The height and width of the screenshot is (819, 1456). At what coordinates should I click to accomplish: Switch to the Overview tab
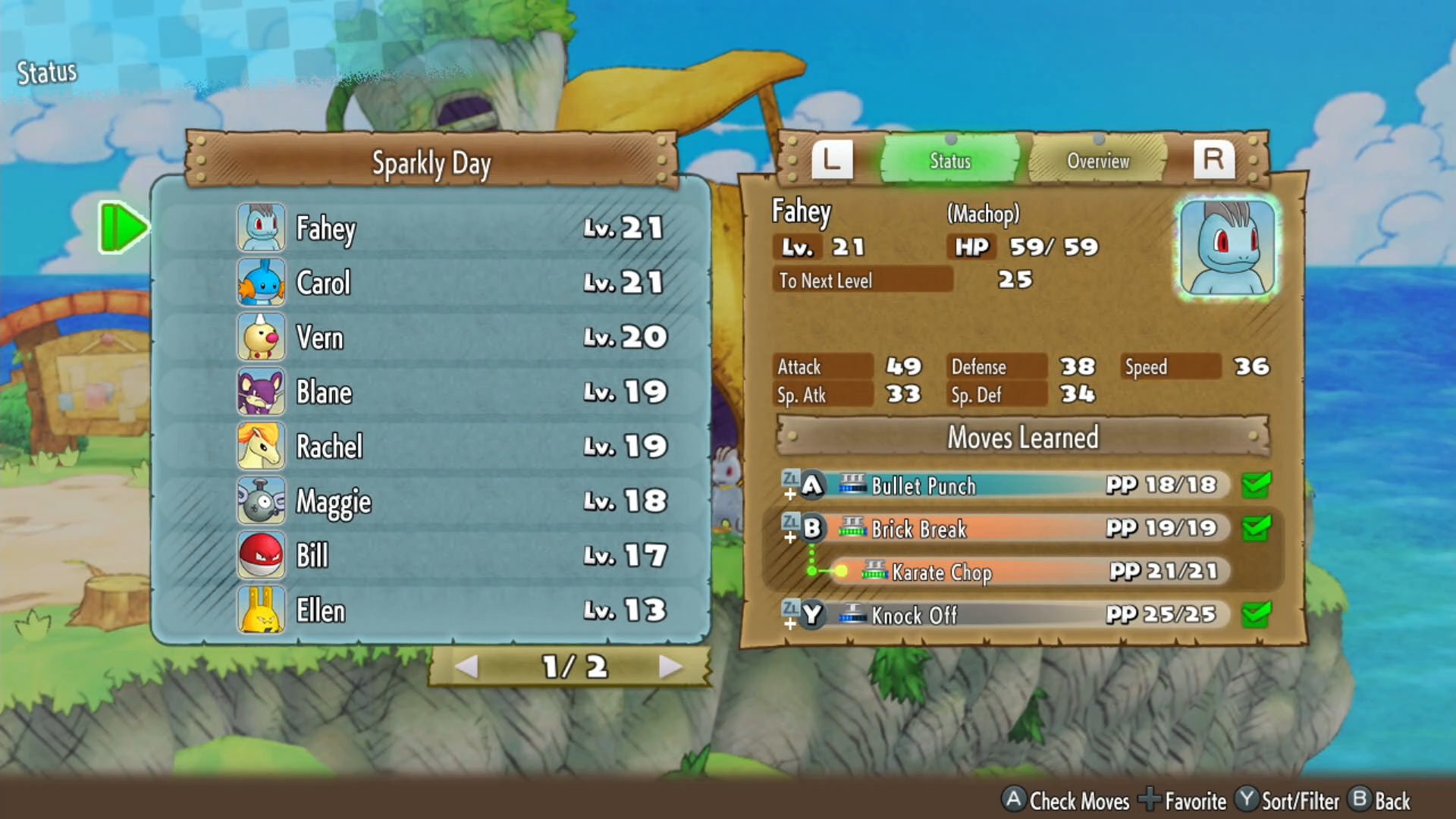point(1098,160)
